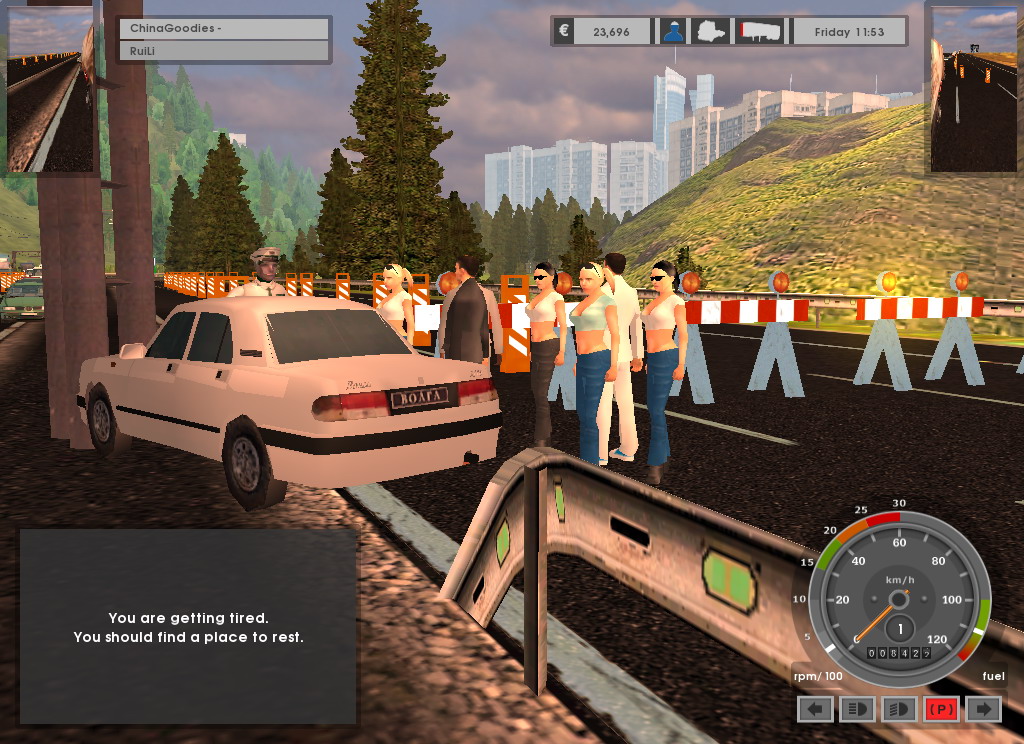
Task: Activate the right turn signal arrow
Action: coord(983,709)
